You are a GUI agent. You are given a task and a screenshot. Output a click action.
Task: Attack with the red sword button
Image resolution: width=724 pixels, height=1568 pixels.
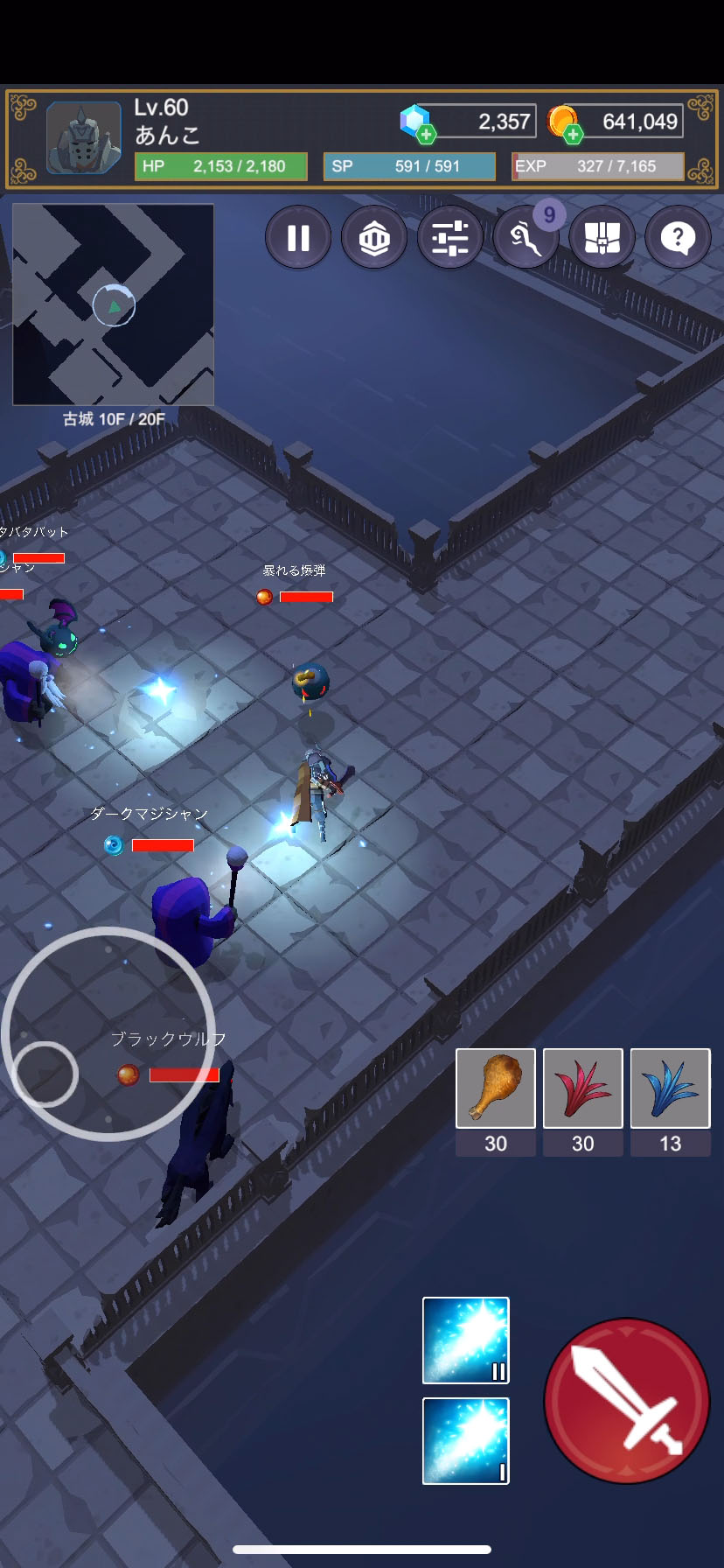(x=627, y=1400)
